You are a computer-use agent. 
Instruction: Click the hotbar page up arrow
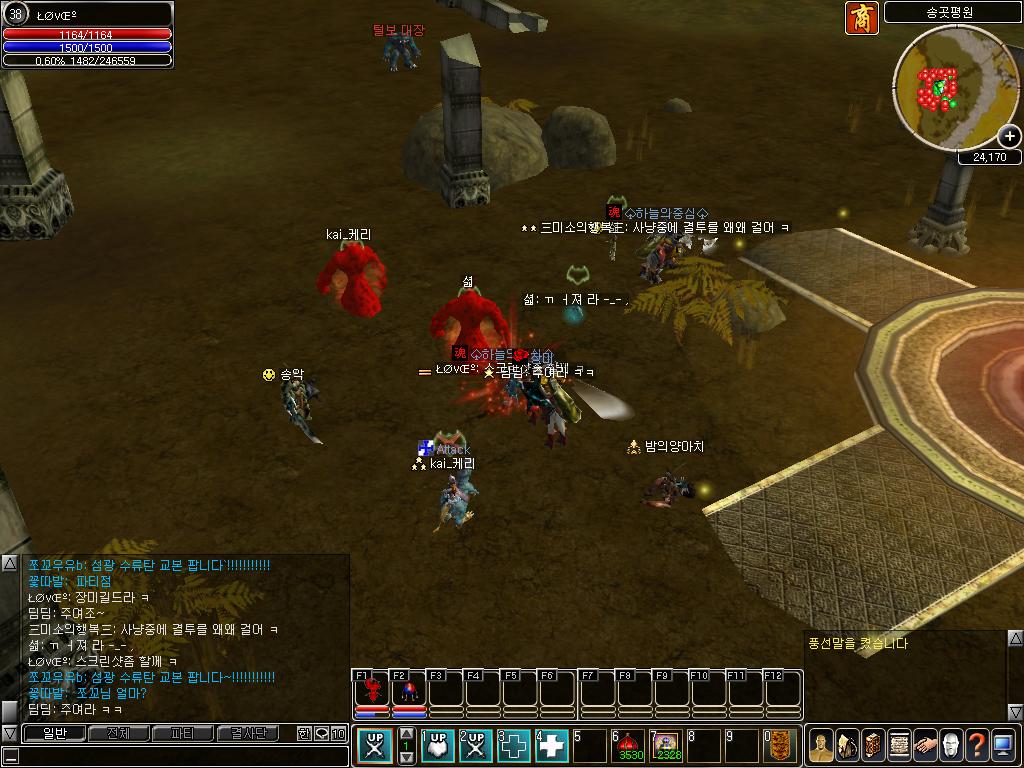407,735
